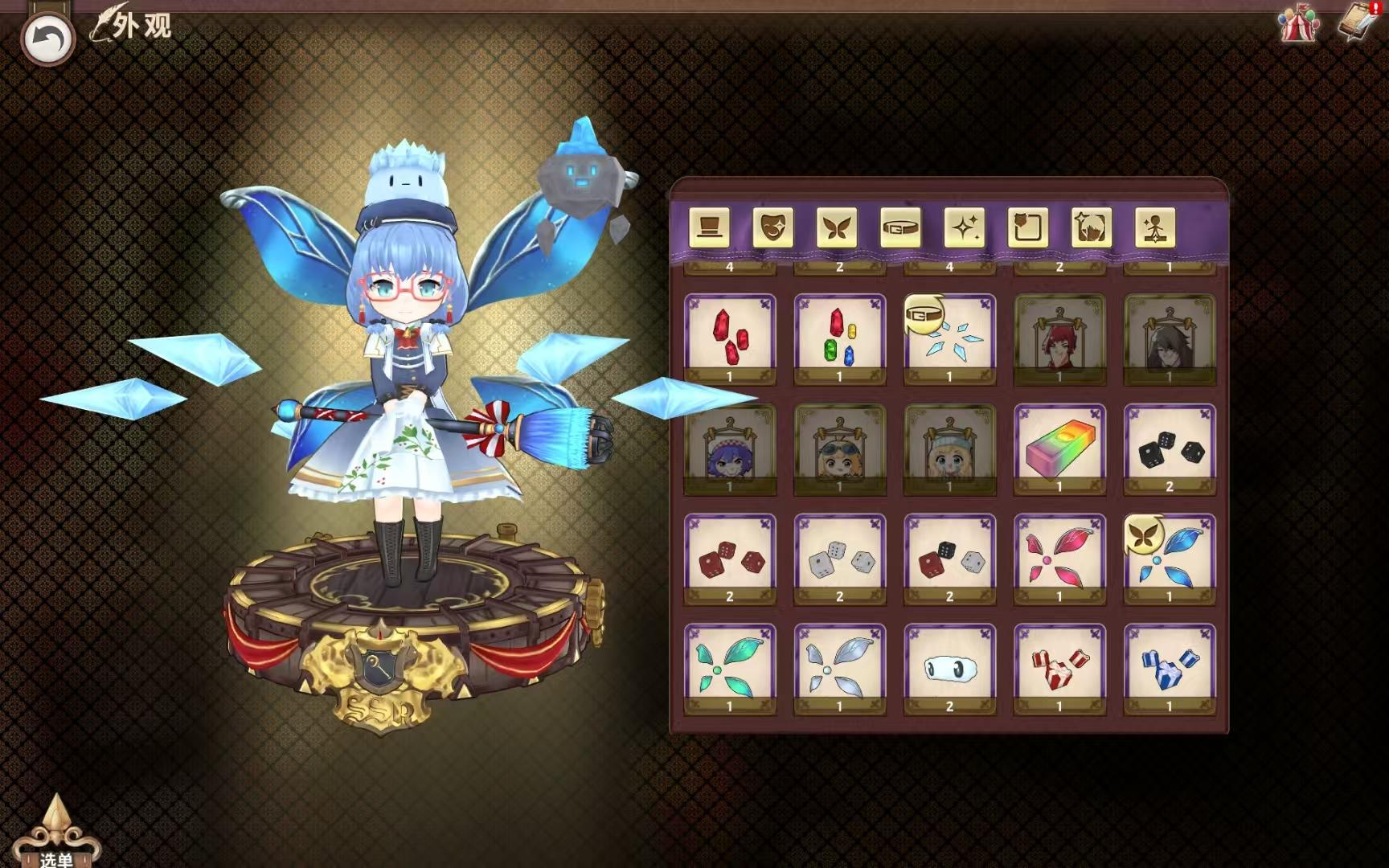Image resolution: width=1389 pixels, height=868 pixels.
Task: Select the equipped blue butterfly wings item
Action: click(1170, 559)
